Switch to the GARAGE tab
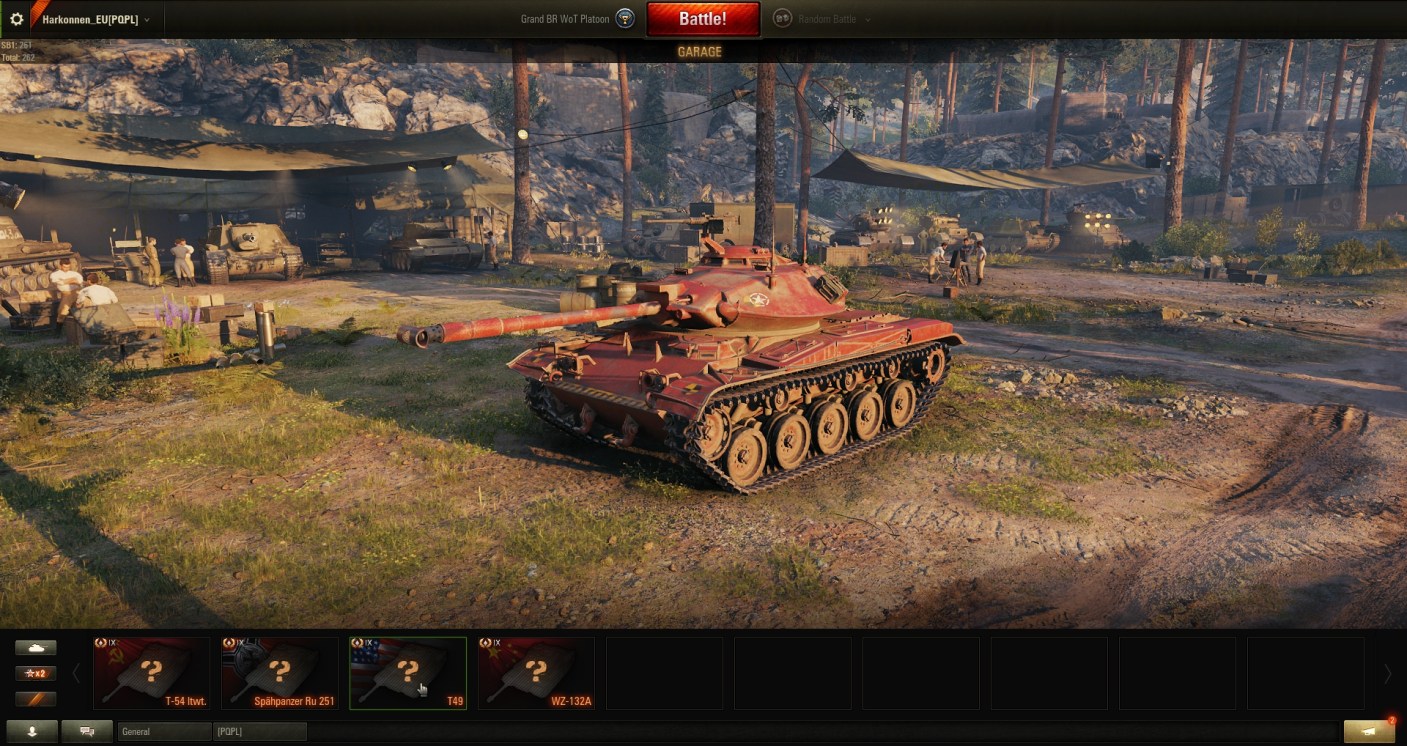1407x746 pixels. tap(700, 52)
